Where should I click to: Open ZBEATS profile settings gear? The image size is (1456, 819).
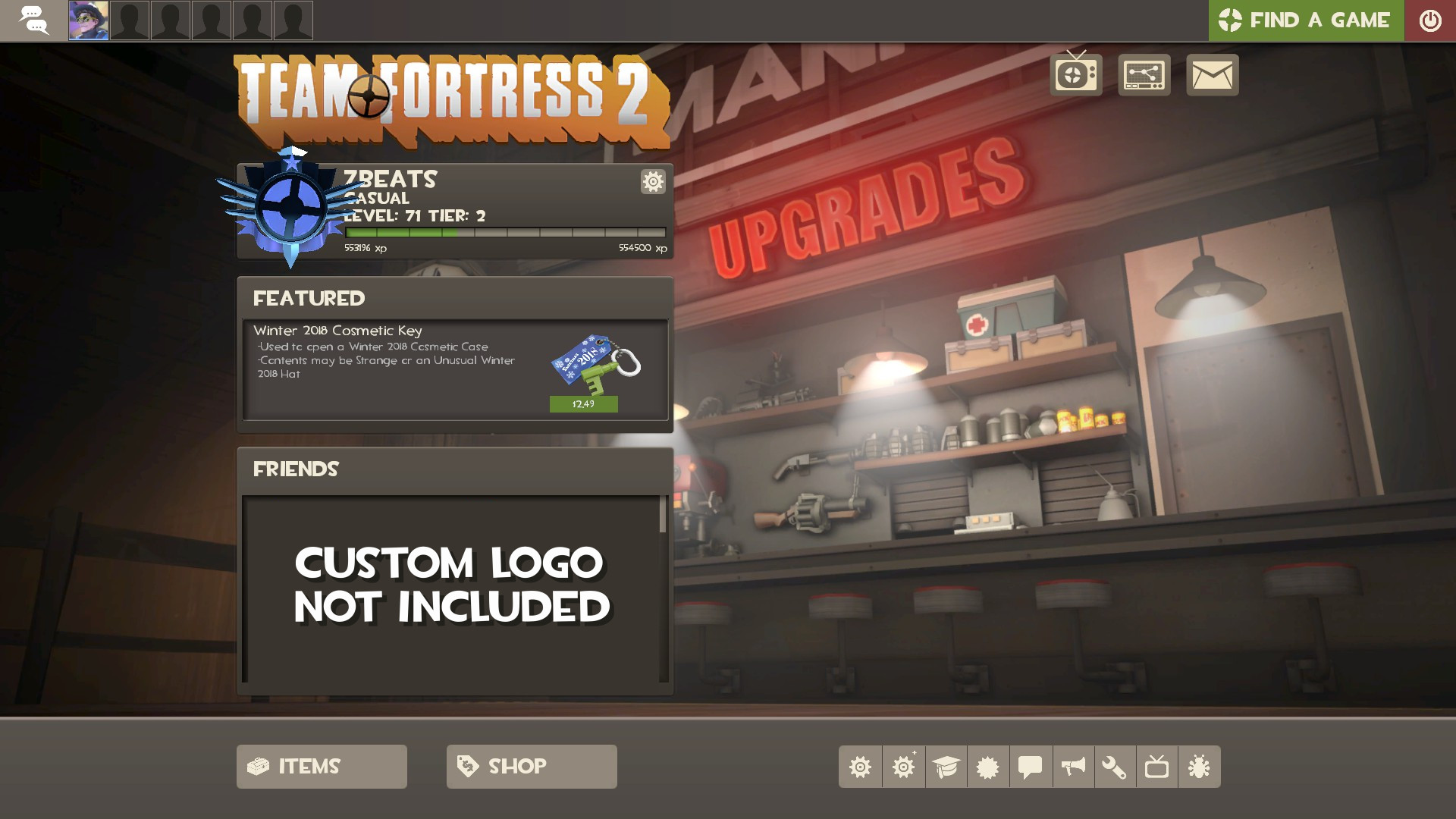point(653,182)
